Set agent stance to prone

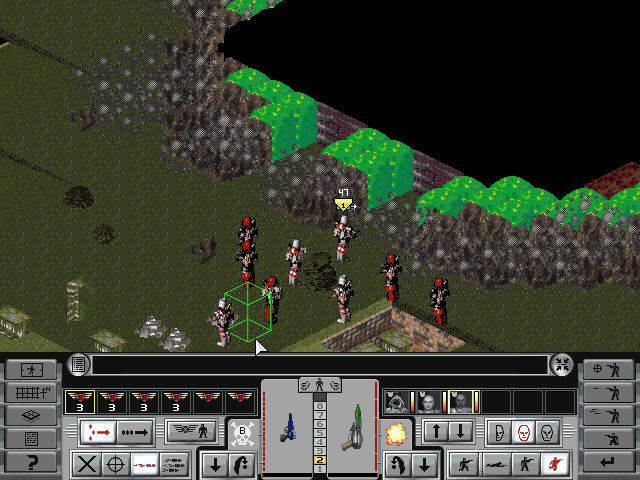click(494, 464)
